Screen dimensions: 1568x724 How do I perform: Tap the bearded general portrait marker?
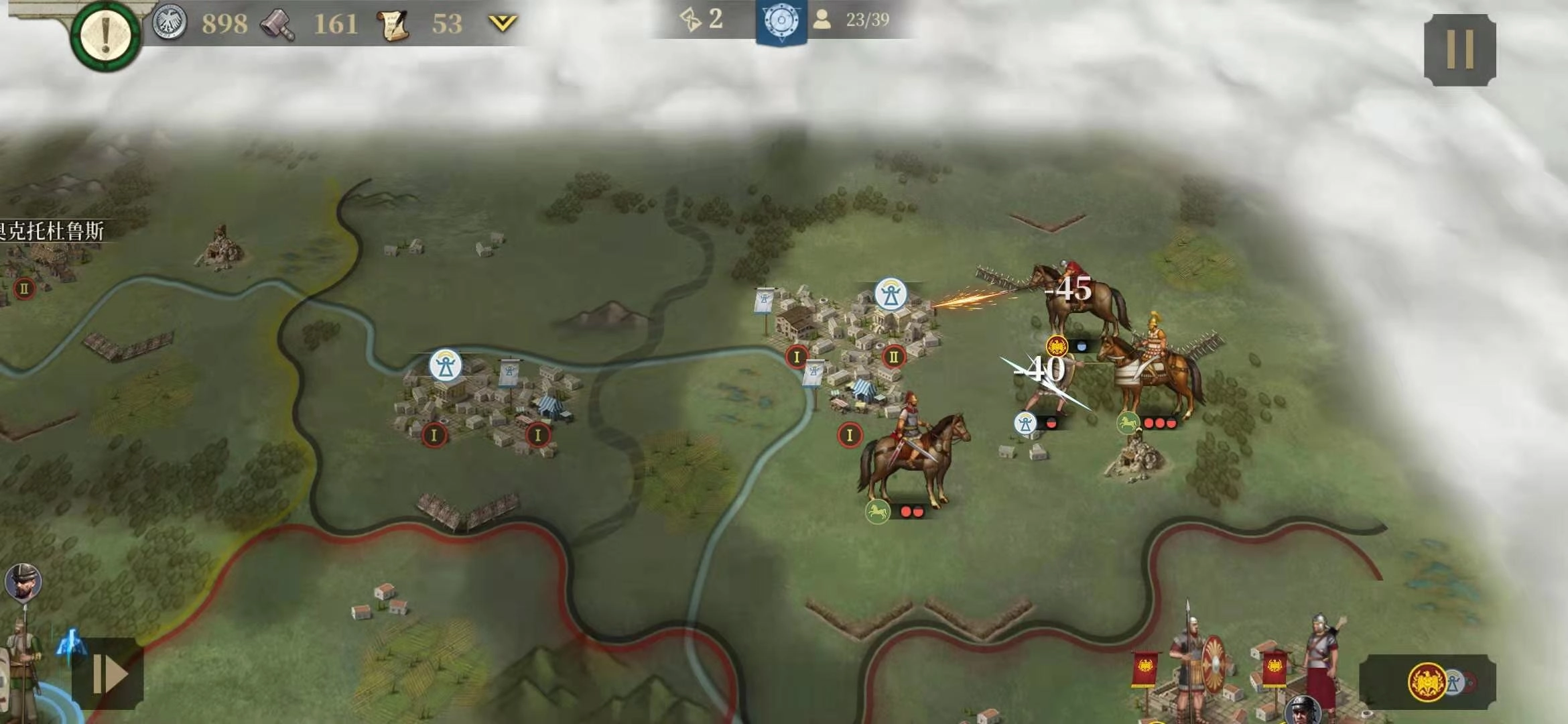[x=23, y=582]
